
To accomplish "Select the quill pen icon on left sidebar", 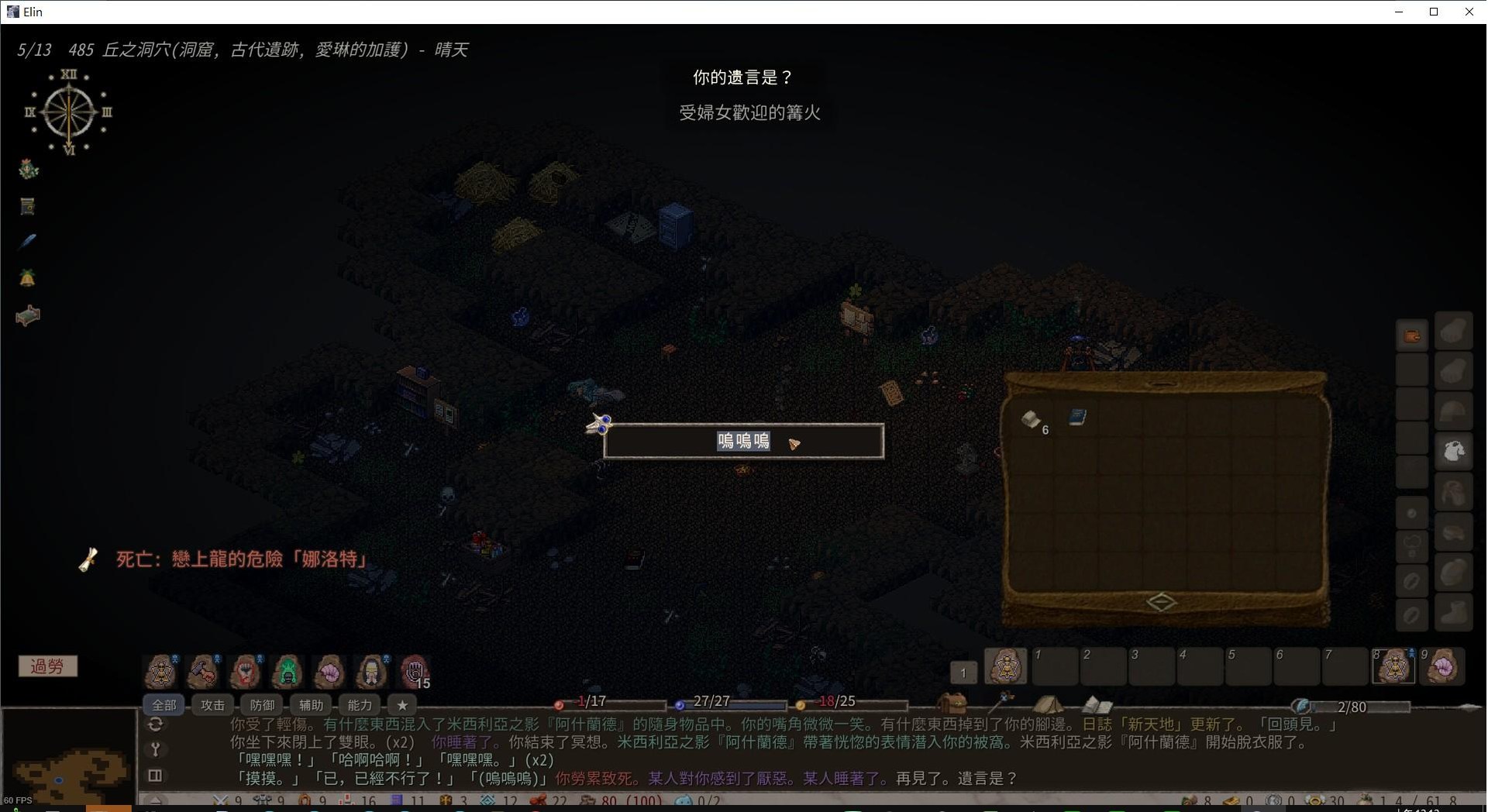I will 27,242.
